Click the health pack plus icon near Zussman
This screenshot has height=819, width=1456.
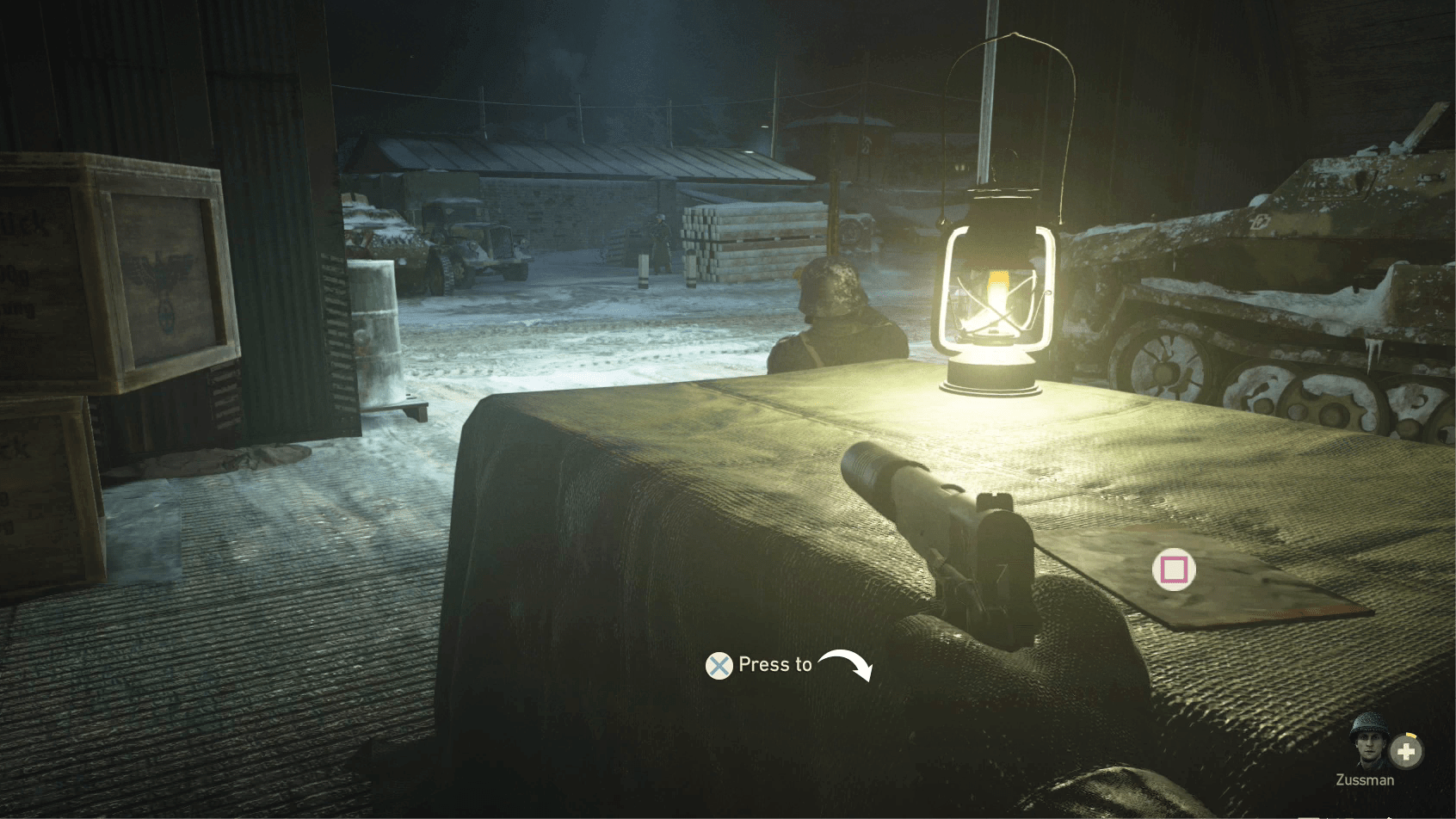(x=1406, y=751)
